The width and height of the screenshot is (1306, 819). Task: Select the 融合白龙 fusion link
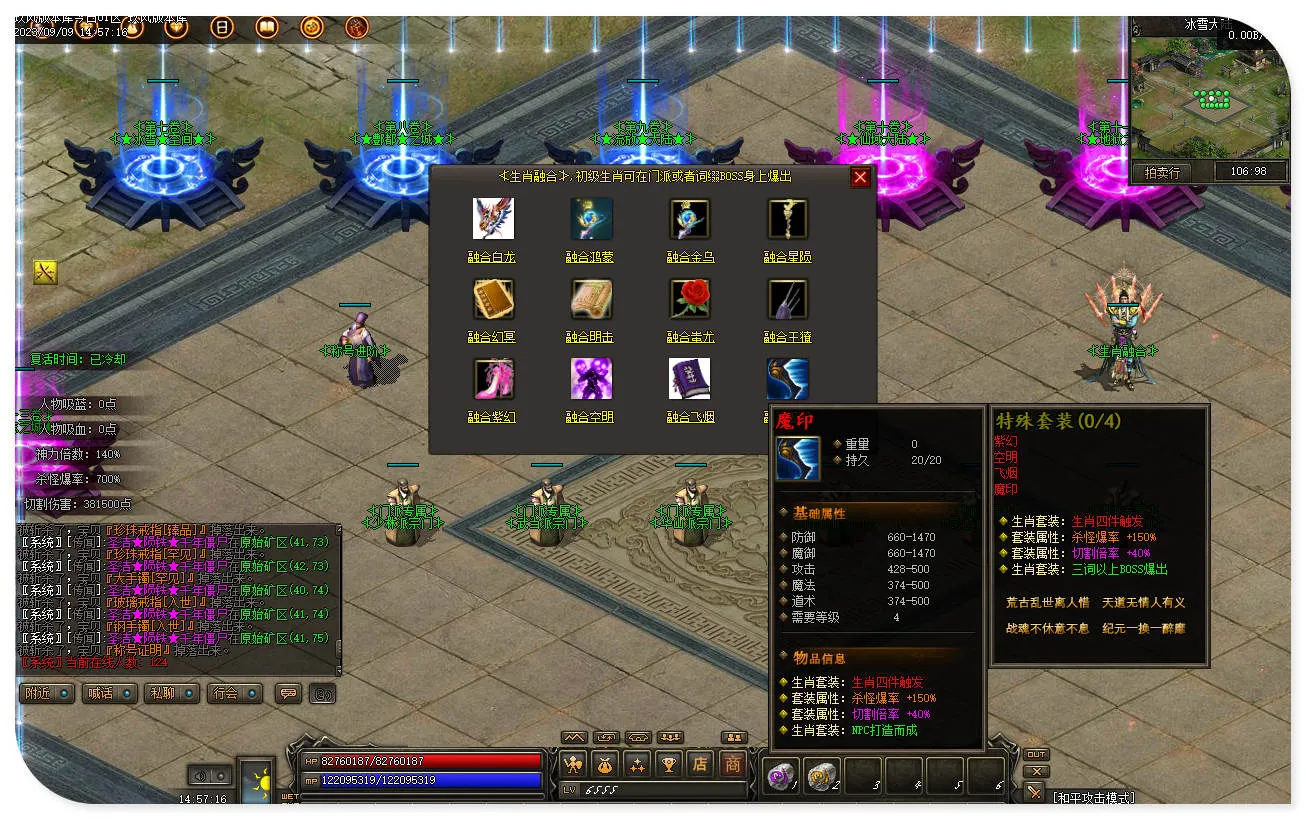492,257
